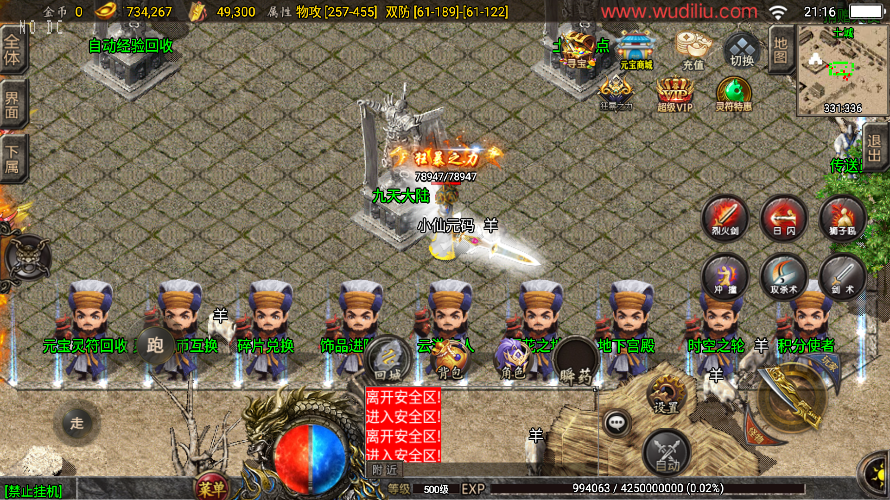This screenshot has width=890, height=500.
Task: Tap the 退出 exit button
Action: click(x=874, y=148)
